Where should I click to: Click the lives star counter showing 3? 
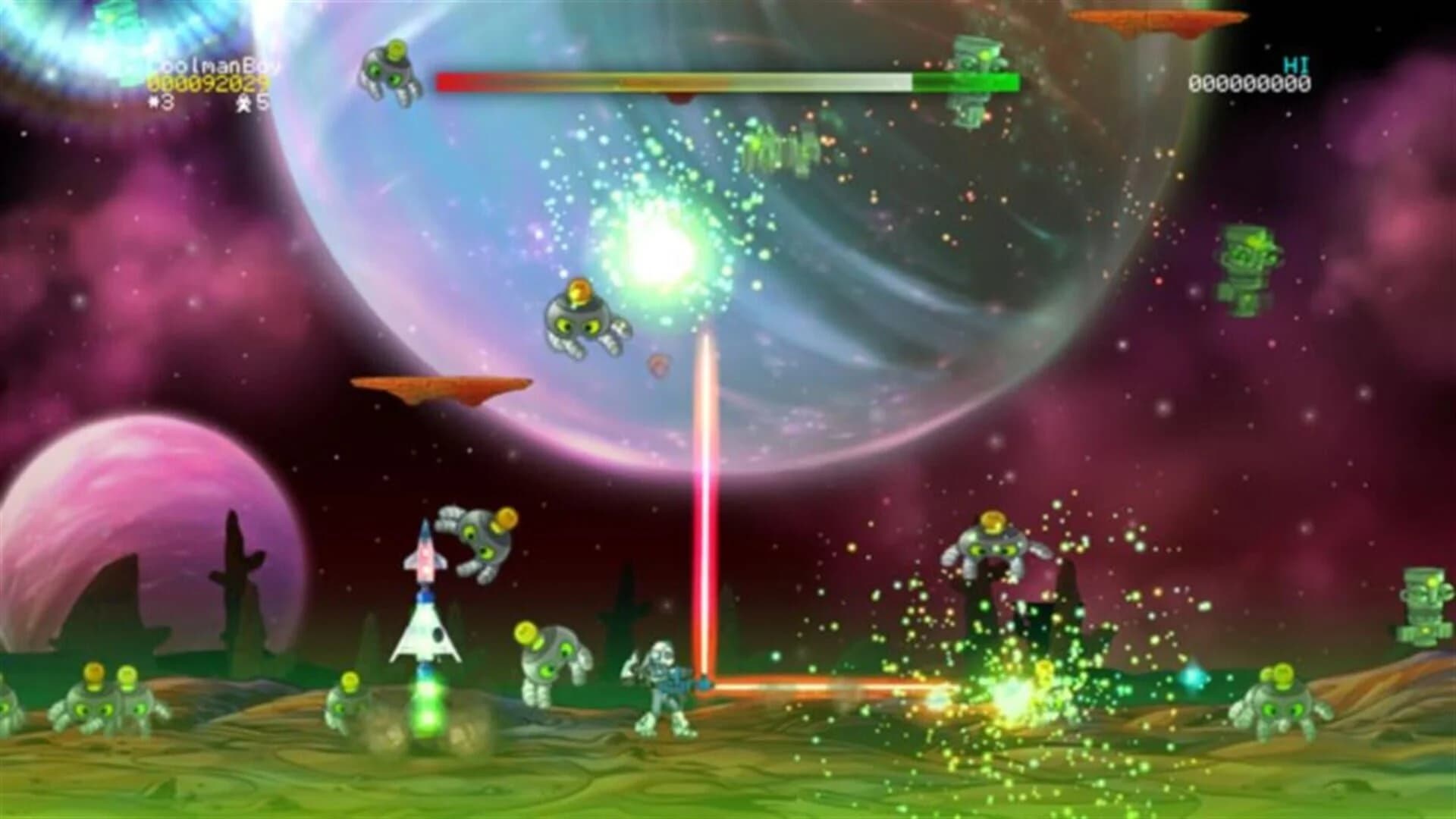click(159, 102)
